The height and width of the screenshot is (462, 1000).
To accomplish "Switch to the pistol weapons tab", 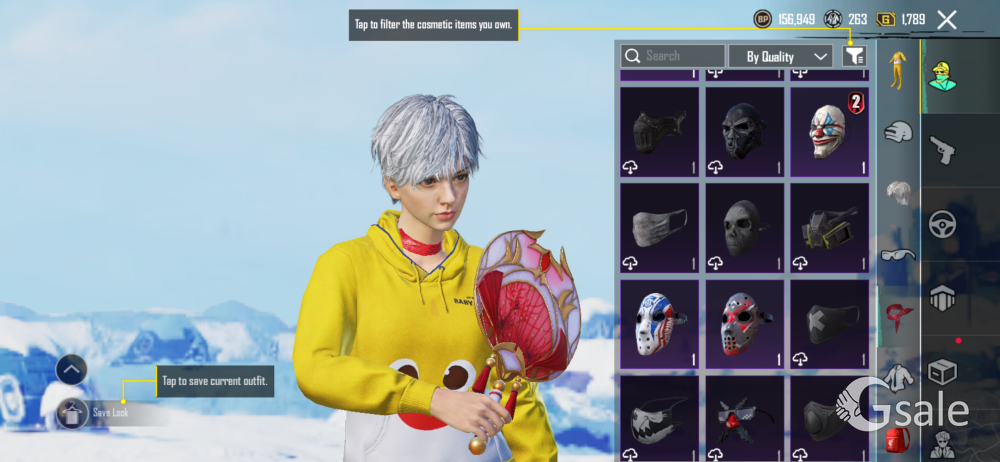I will [x=942, y=149].
